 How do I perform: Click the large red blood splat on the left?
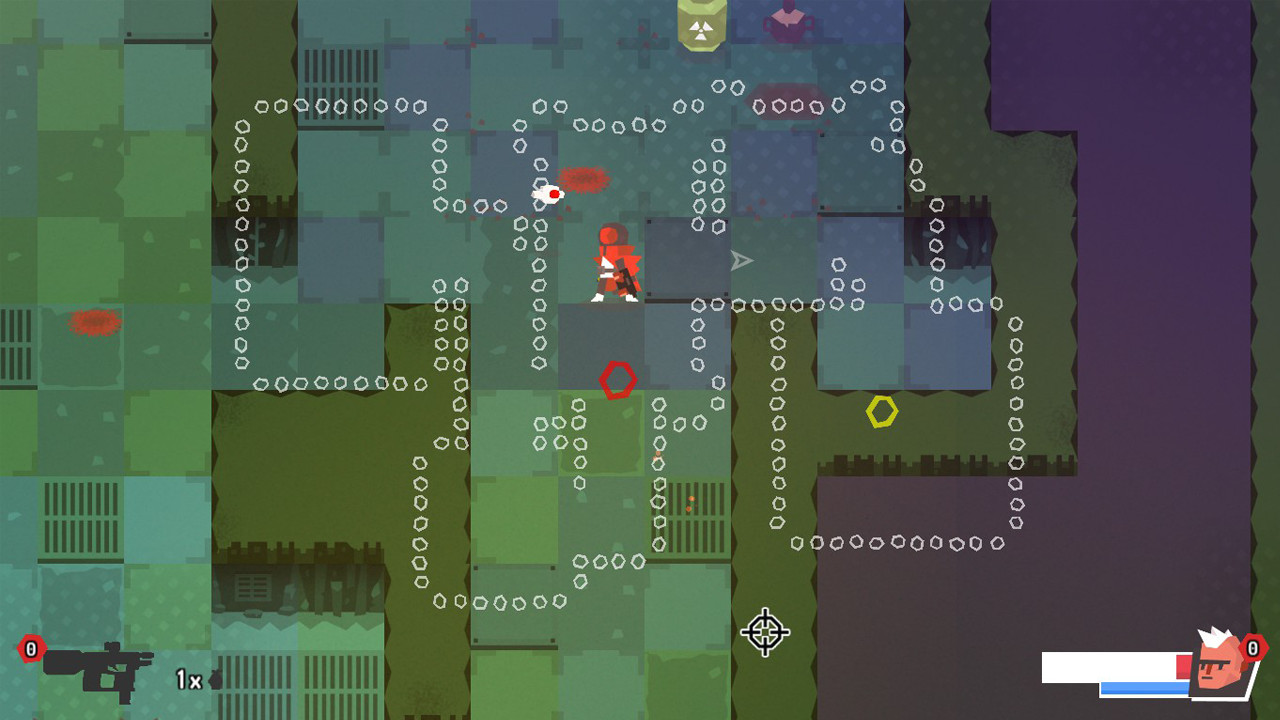coord(93,322)
